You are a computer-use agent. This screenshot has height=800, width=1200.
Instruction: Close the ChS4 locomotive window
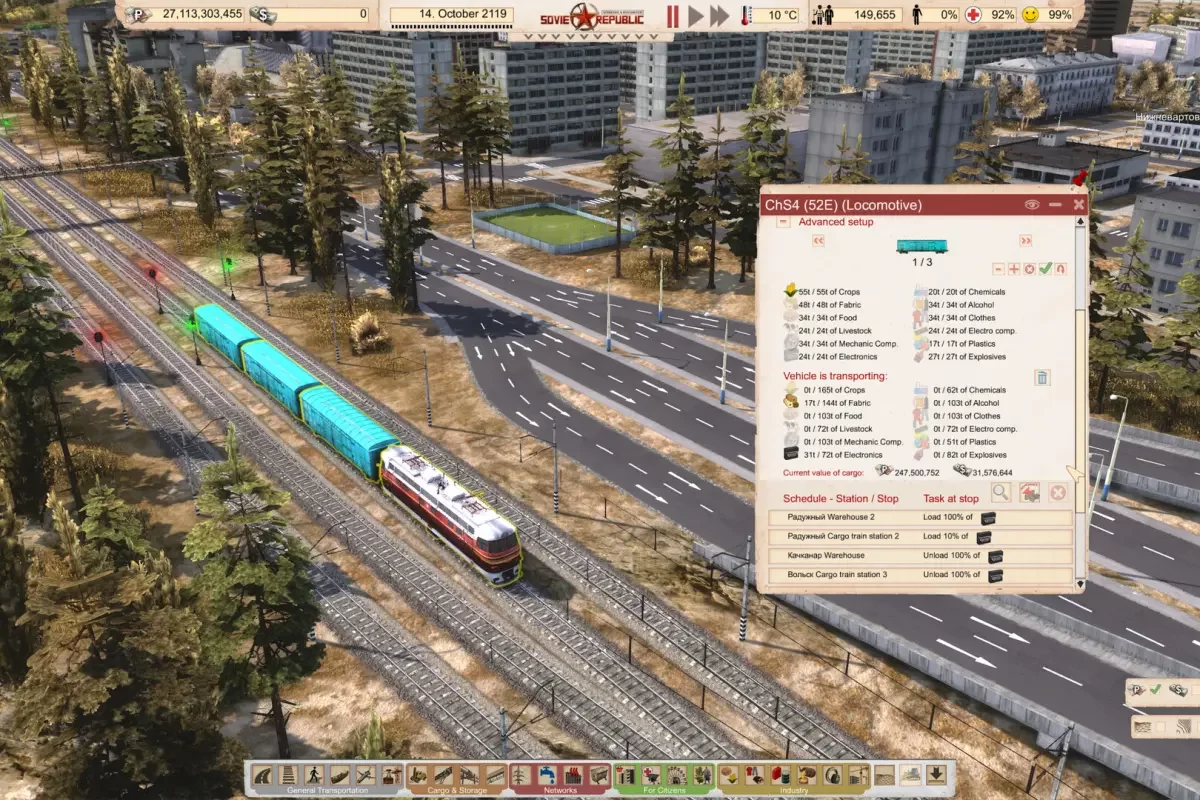pos(1079,204)
